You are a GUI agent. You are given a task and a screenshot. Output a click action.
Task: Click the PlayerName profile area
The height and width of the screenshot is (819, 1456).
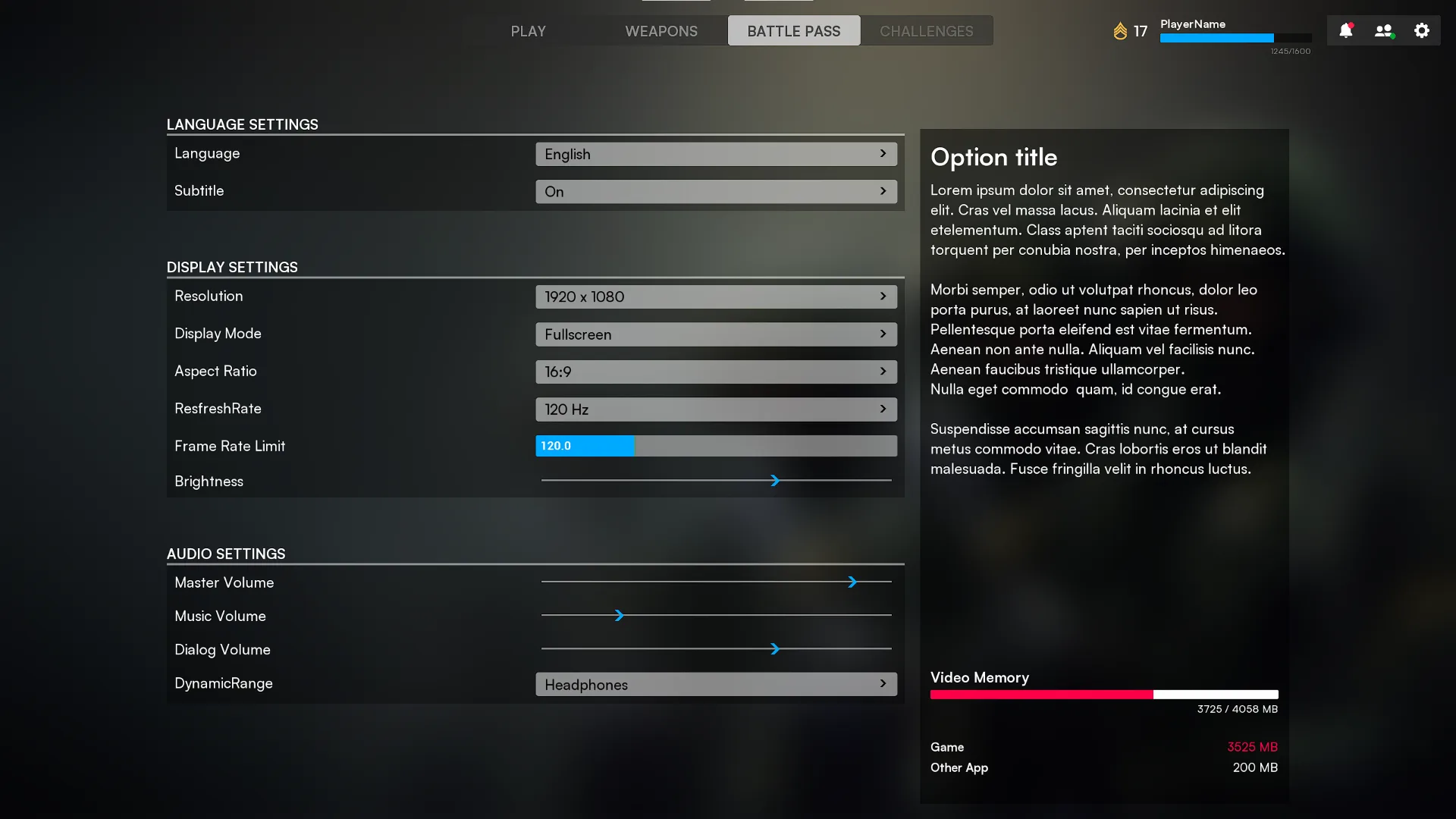pos(1191,24)
